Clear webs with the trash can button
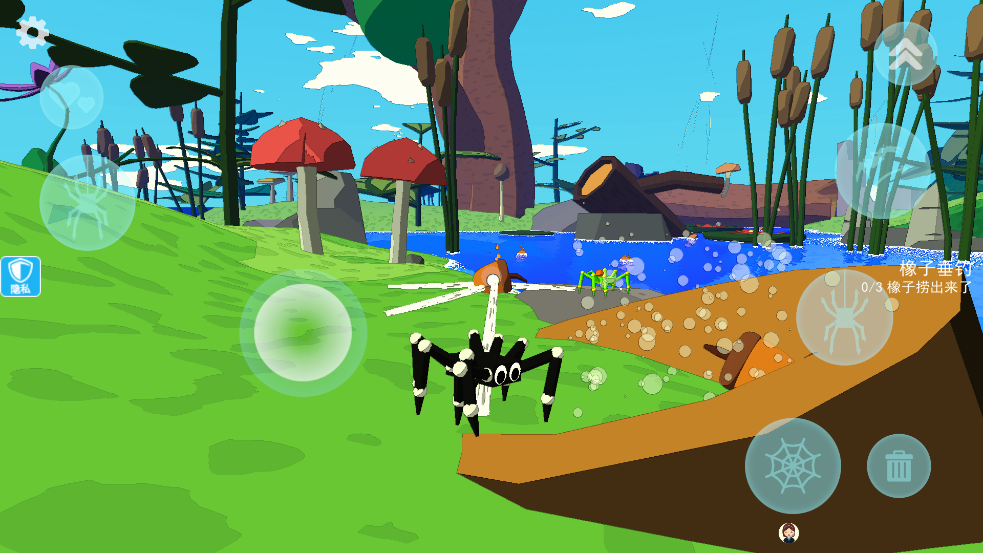Image resolution: width=983 pixels, height=553 pixels. (x=899, y=466)
